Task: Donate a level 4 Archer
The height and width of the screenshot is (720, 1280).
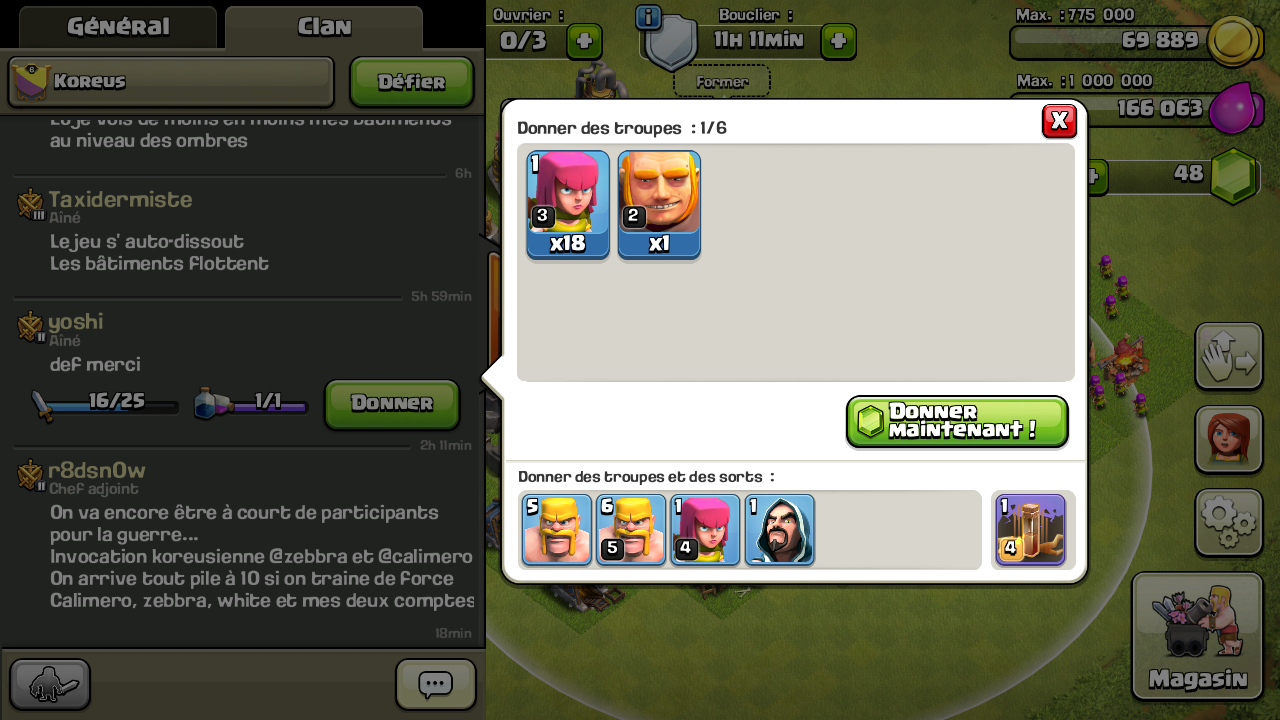Action: pos(705,530)
